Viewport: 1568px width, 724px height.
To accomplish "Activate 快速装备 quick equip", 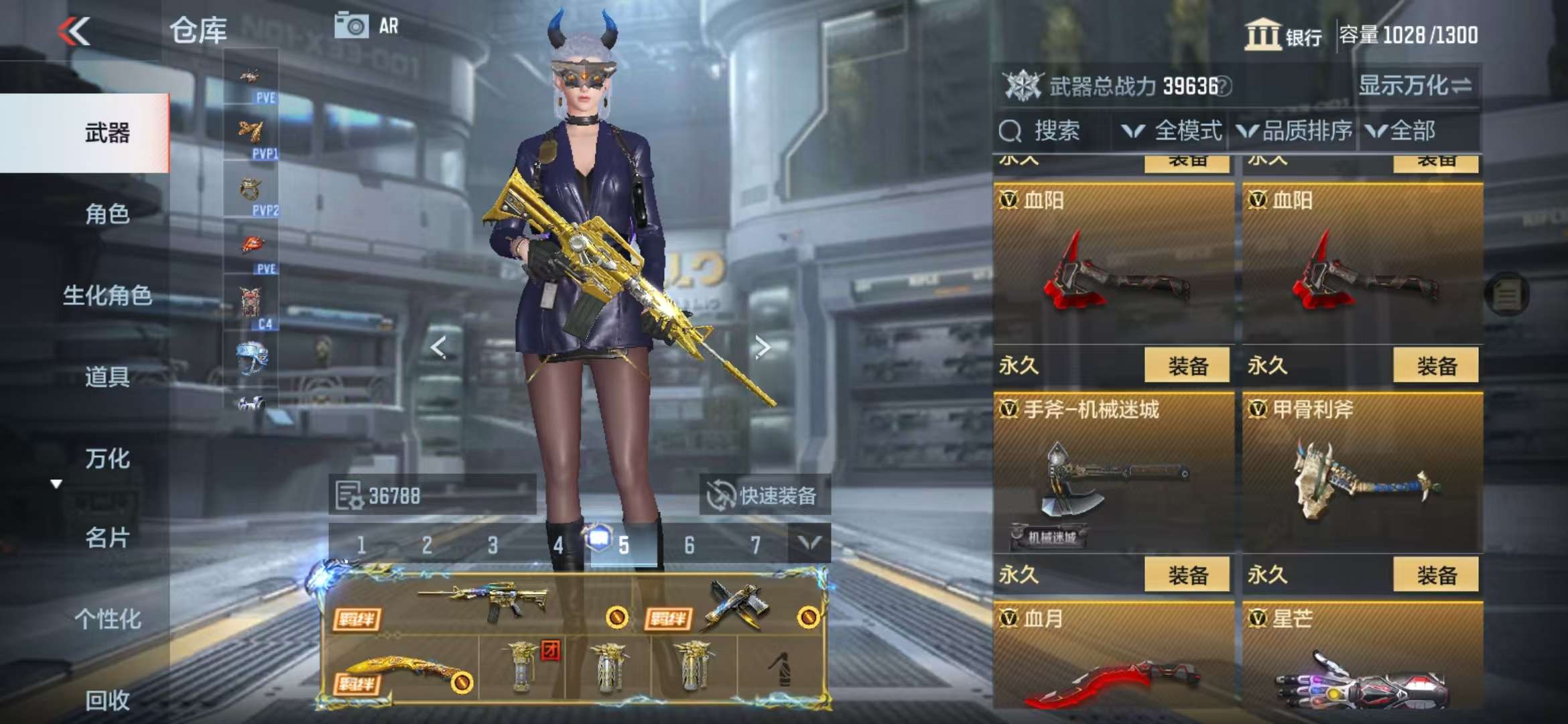I will 764,496.
